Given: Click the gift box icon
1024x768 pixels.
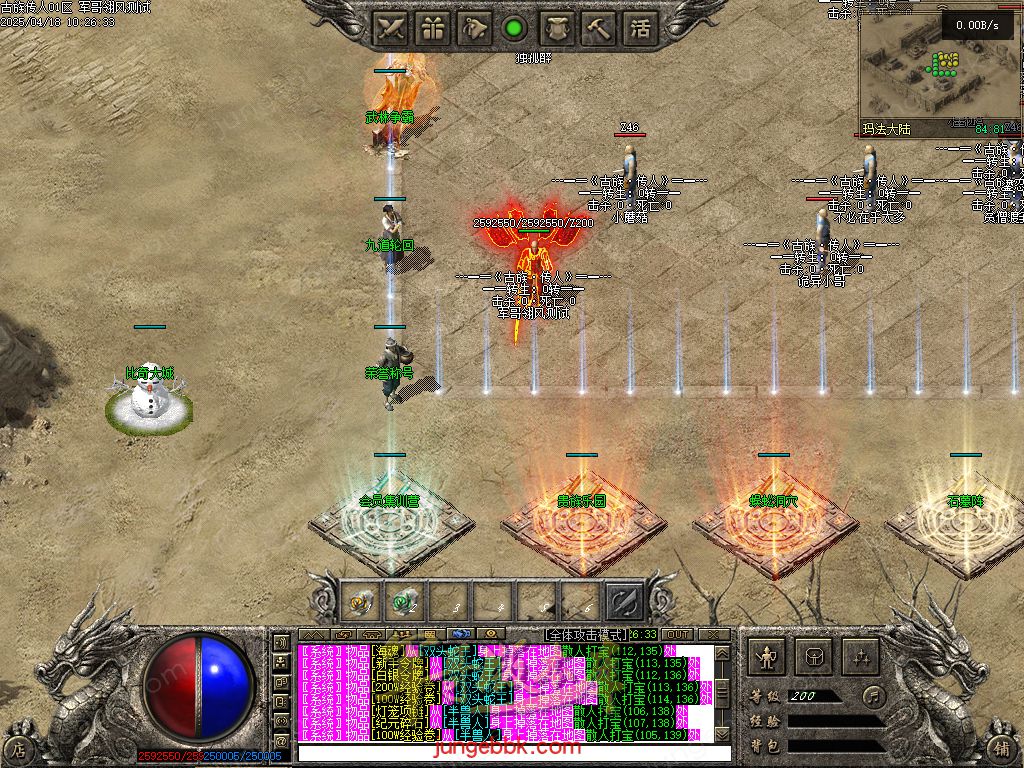Looking at the screenshot, I should coord(432,28).
